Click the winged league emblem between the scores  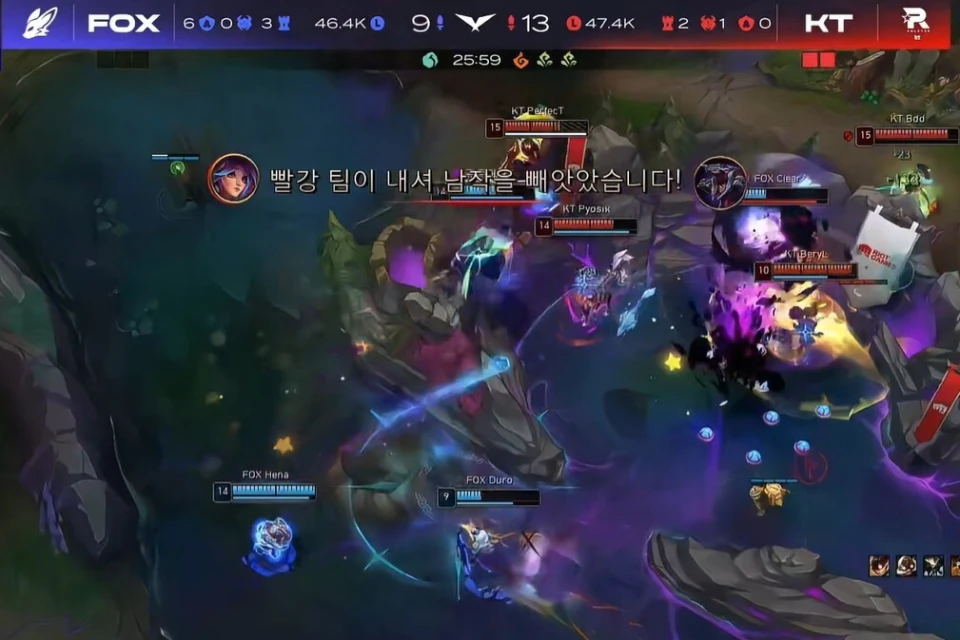click(475, 22)
